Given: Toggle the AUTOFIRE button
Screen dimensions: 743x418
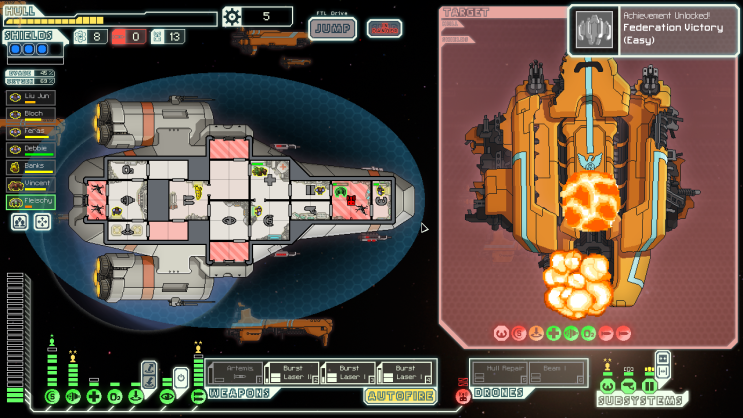Looking at the screenshot, I should tap(399, 396).
